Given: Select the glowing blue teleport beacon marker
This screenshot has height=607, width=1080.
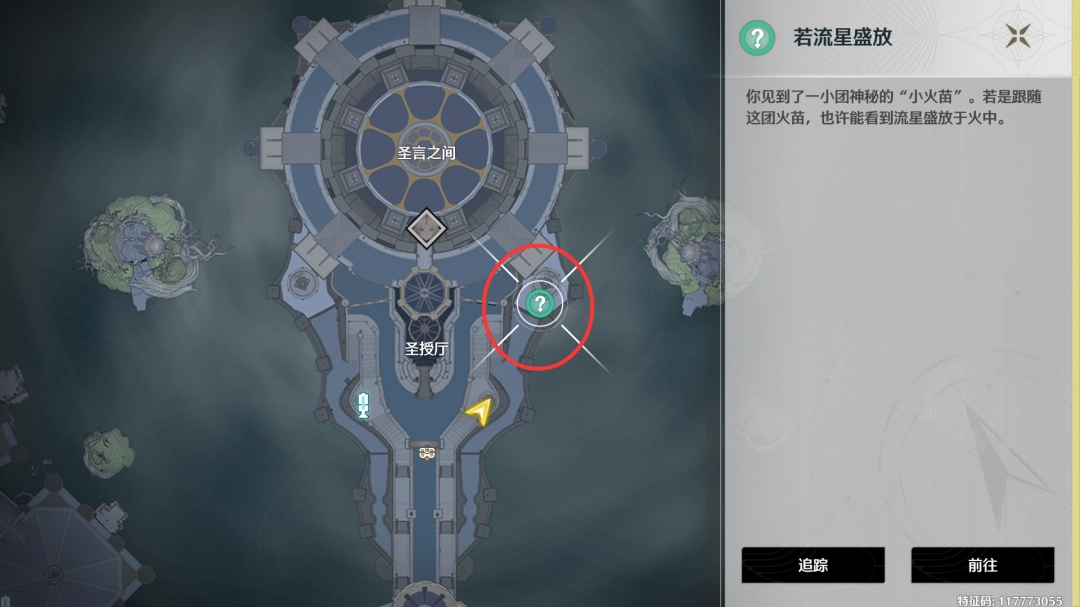Looking at the screenshot, I should 363,405.
